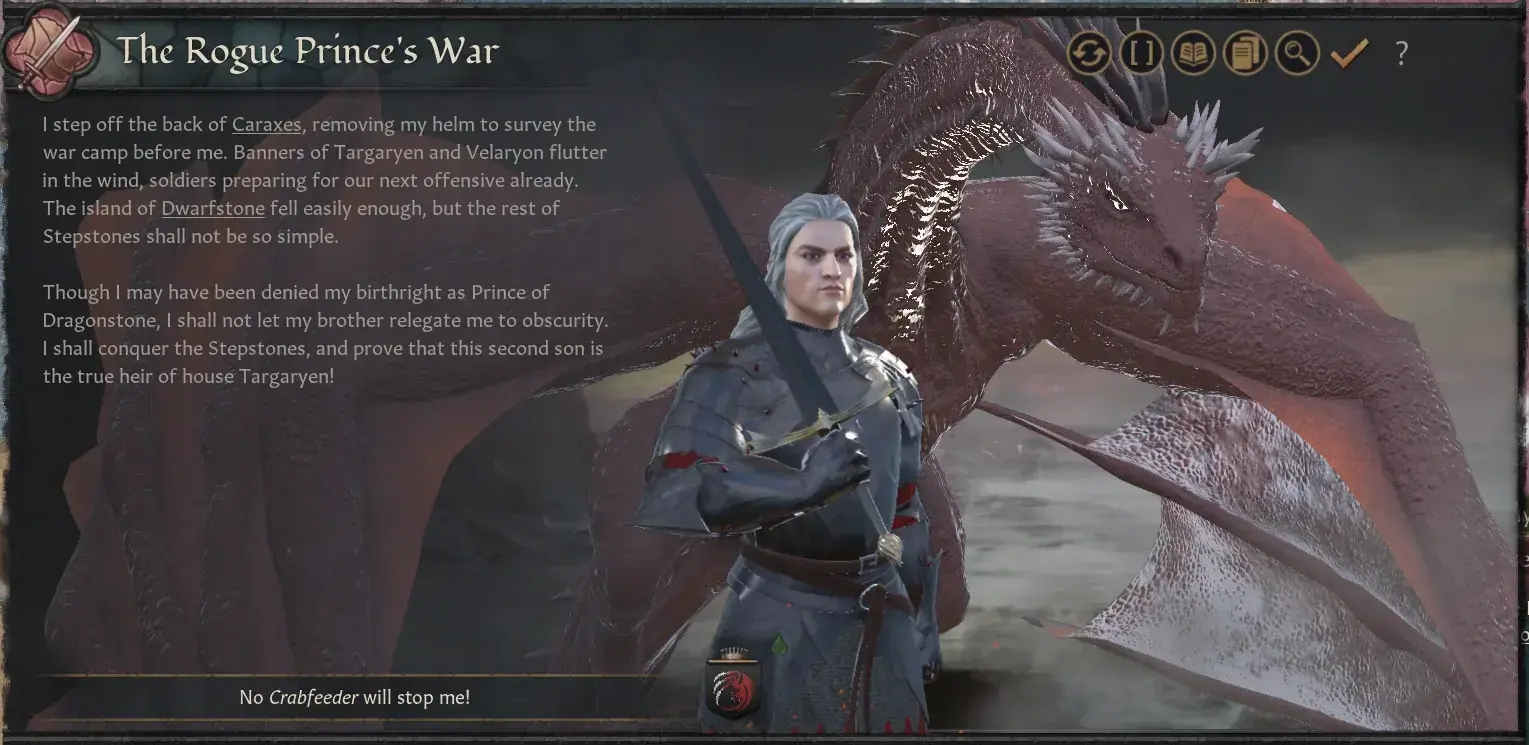Open the Caraxes tooltip link
The height and width of the screenshot is (745, 1529).
pyautogui.click(x=266, y=124)
